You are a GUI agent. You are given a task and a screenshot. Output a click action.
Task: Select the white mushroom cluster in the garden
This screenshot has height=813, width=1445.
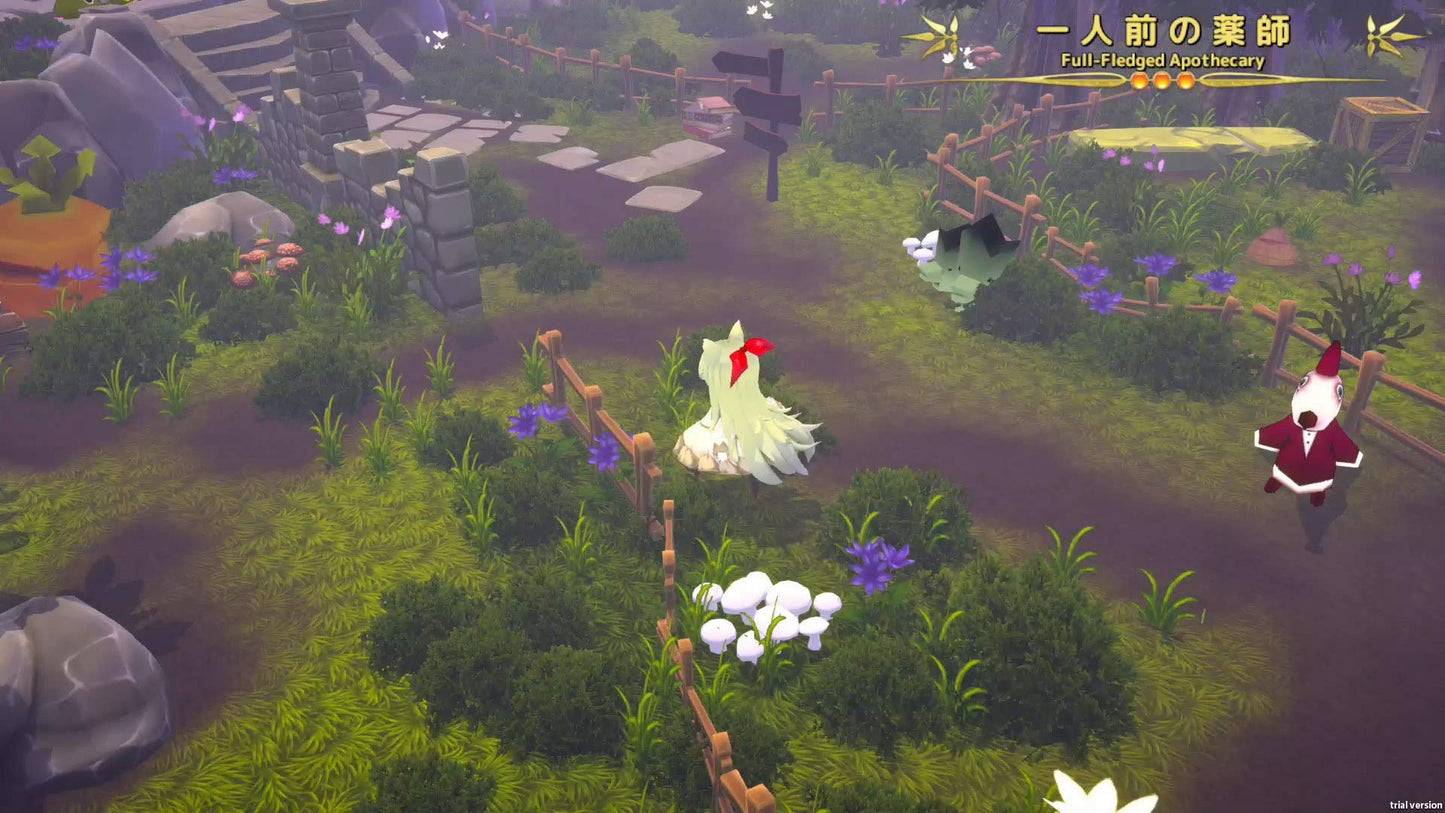point(765,613)
